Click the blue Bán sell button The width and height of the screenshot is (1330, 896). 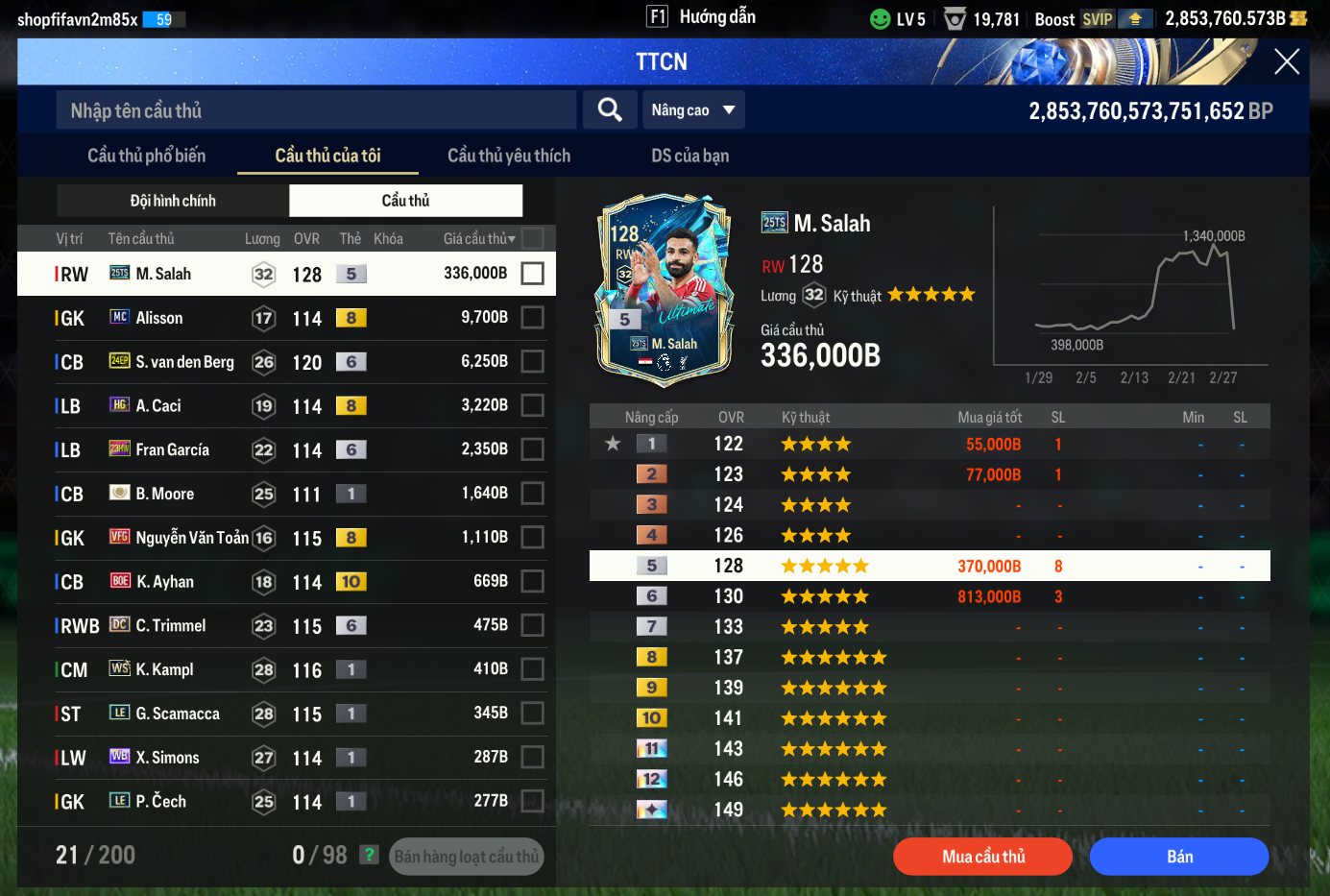tap(1179, 857)
